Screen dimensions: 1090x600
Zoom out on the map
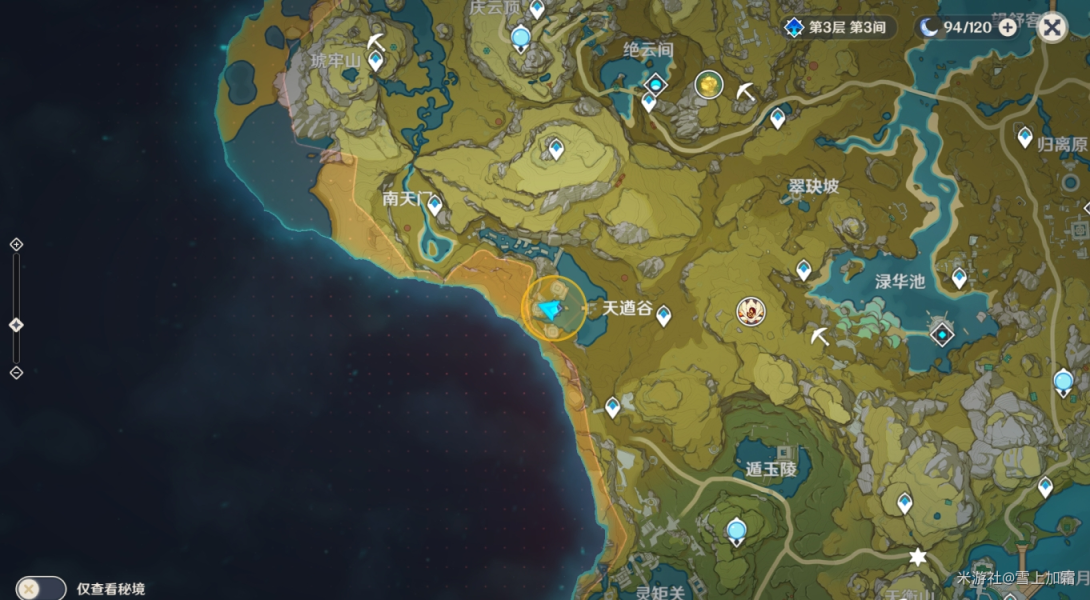click(16, 372)
